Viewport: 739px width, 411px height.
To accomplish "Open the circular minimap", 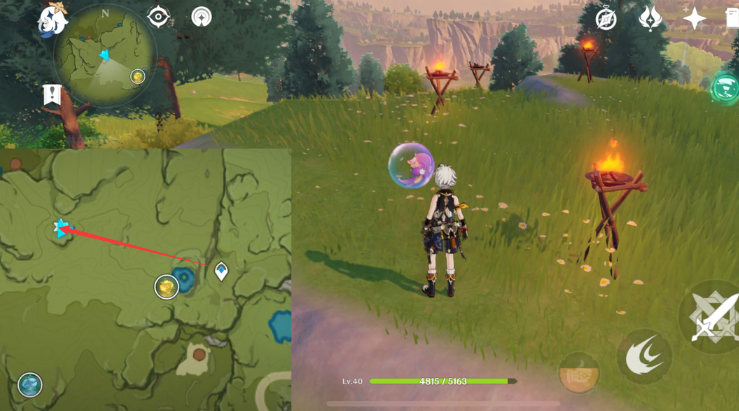I will [104, 54].
